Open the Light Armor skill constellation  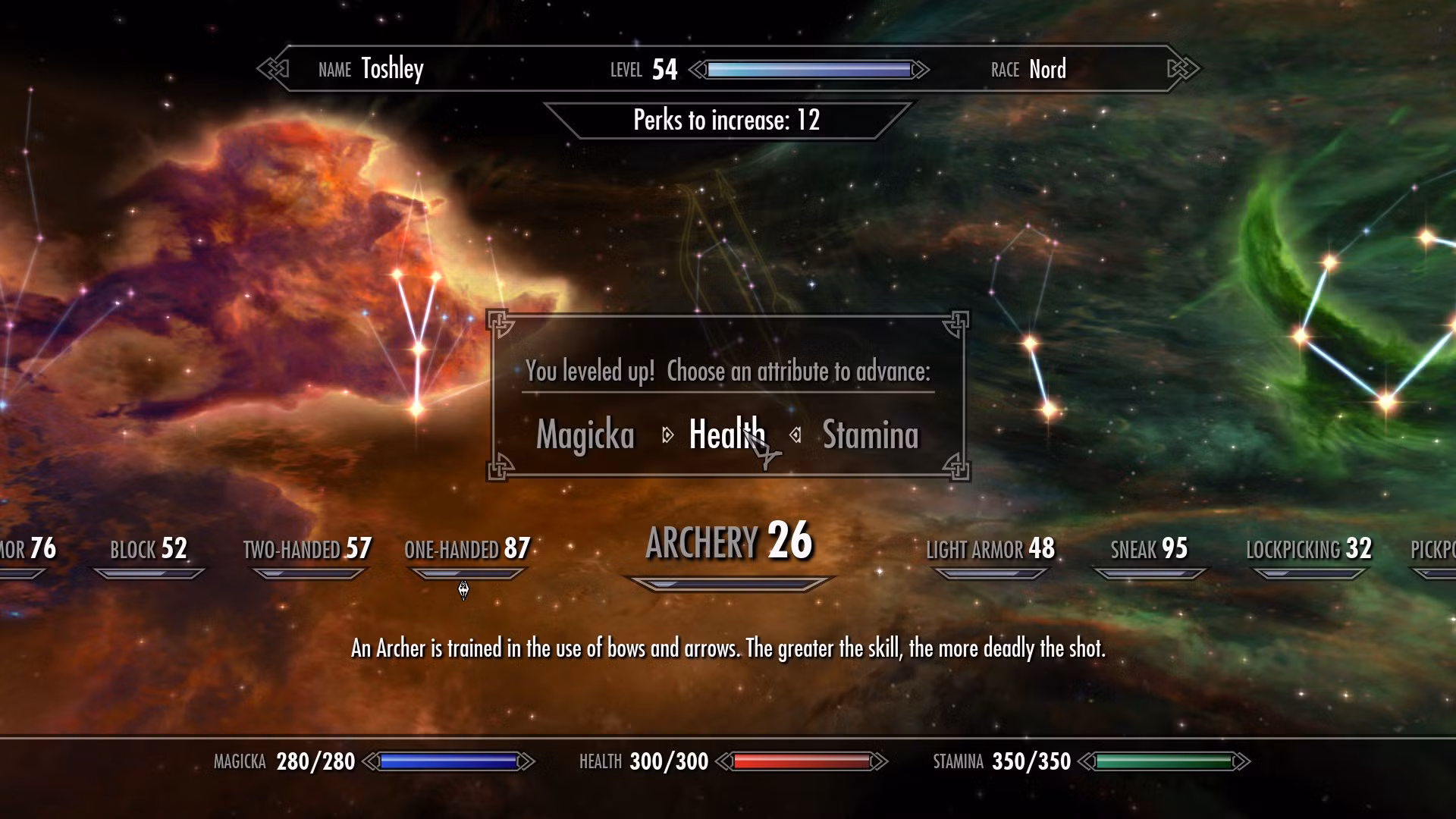pos(990,549)
